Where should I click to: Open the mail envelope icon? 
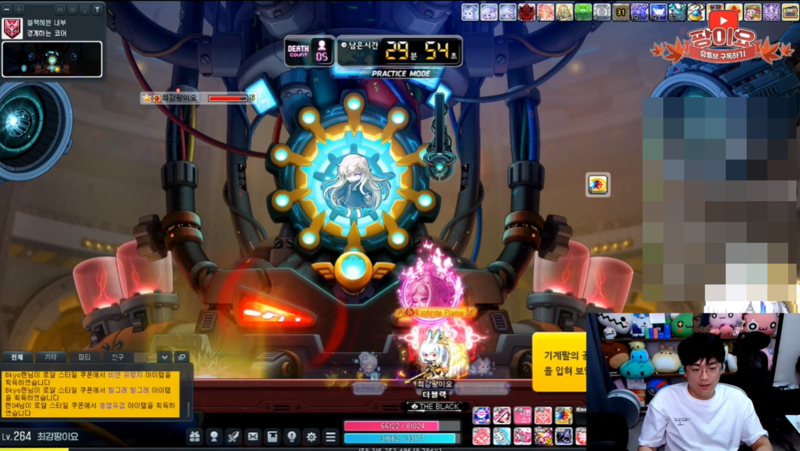252,437
